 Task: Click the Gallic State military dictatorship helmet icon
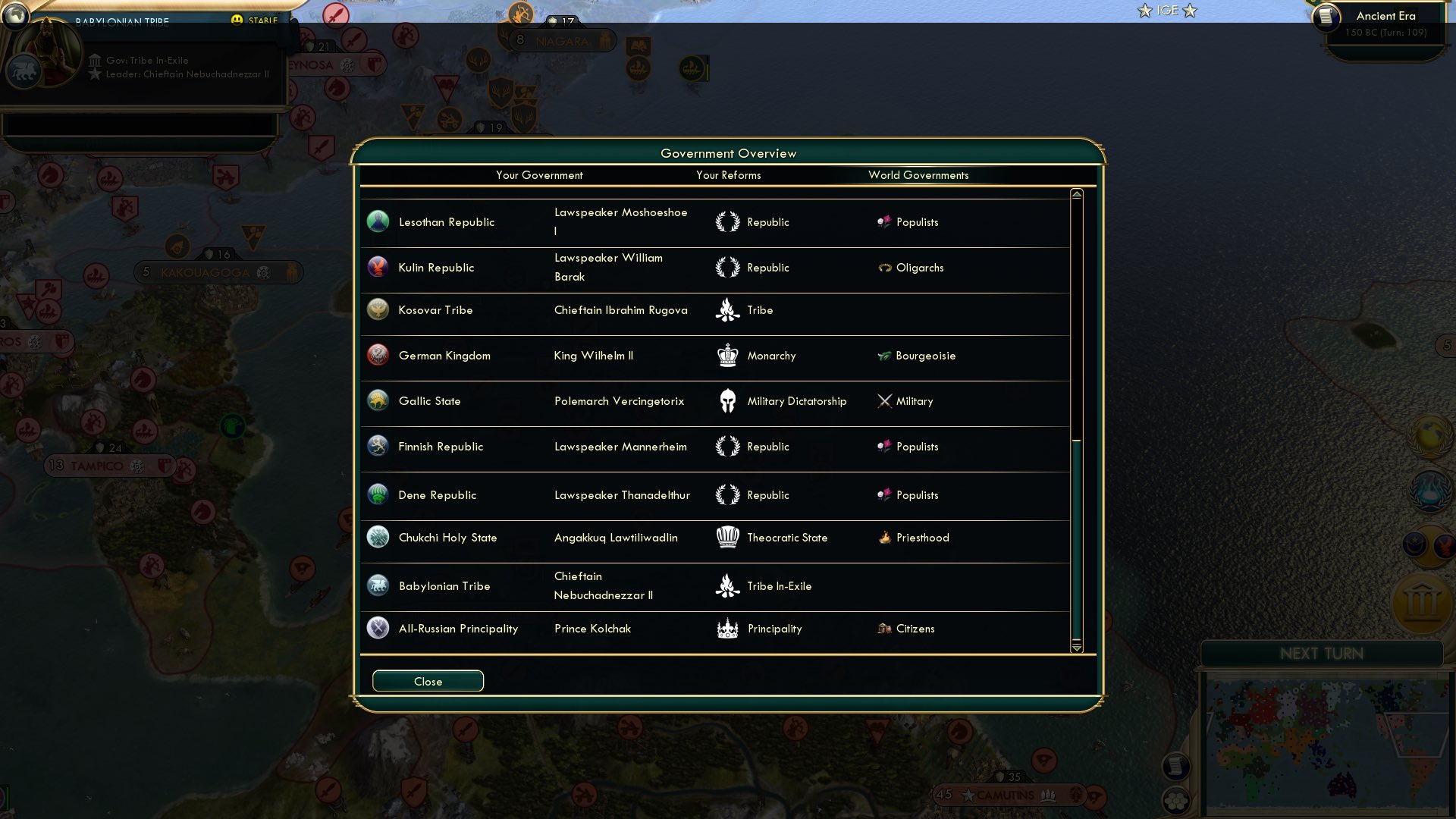coord(727,400)
